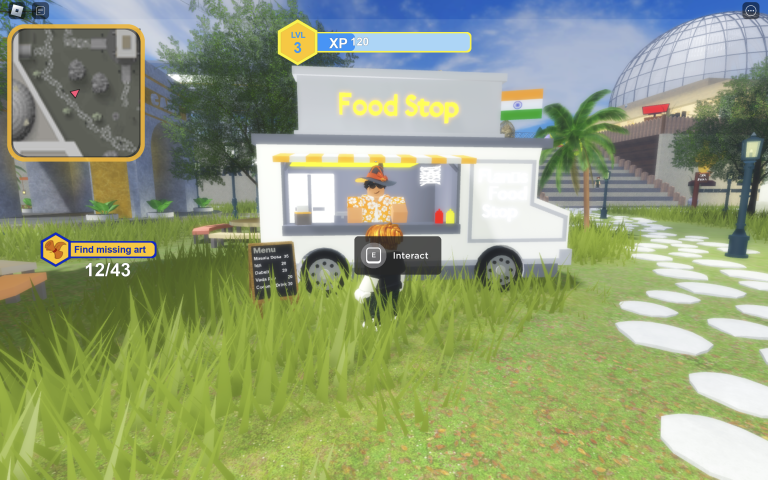Open the Find missing art objective
Screen dimensions: 768x480
tap(99, 249)
